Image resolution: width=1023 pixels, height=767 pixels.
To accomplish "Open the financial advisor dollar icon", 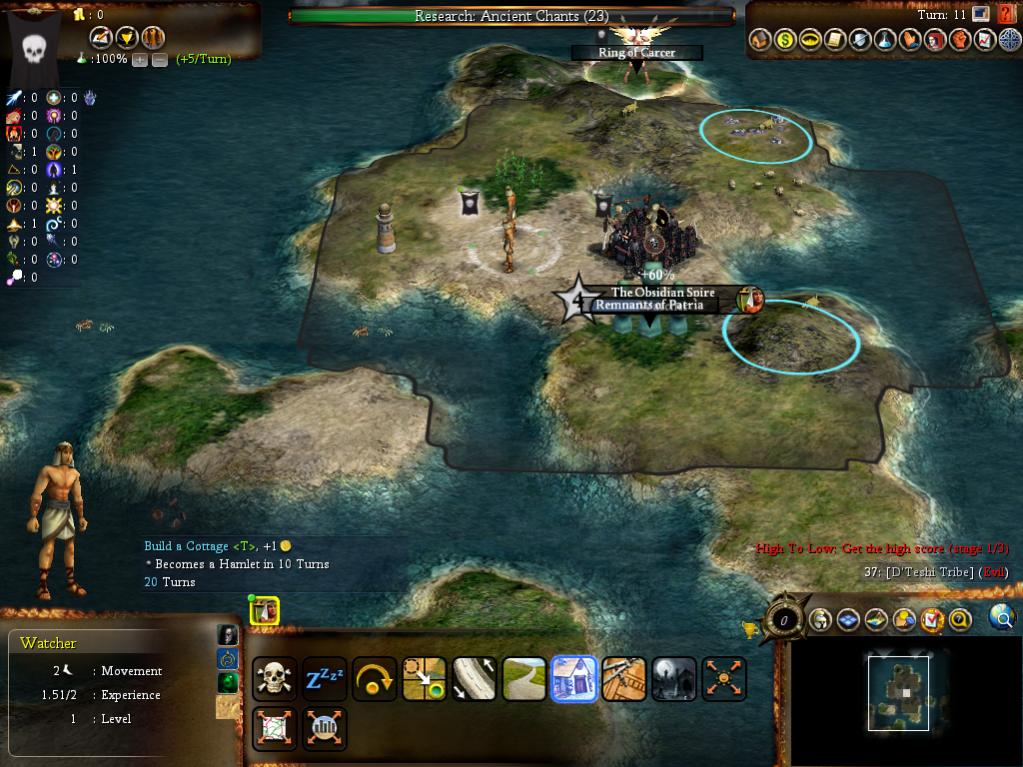I will tap(786, 40).
